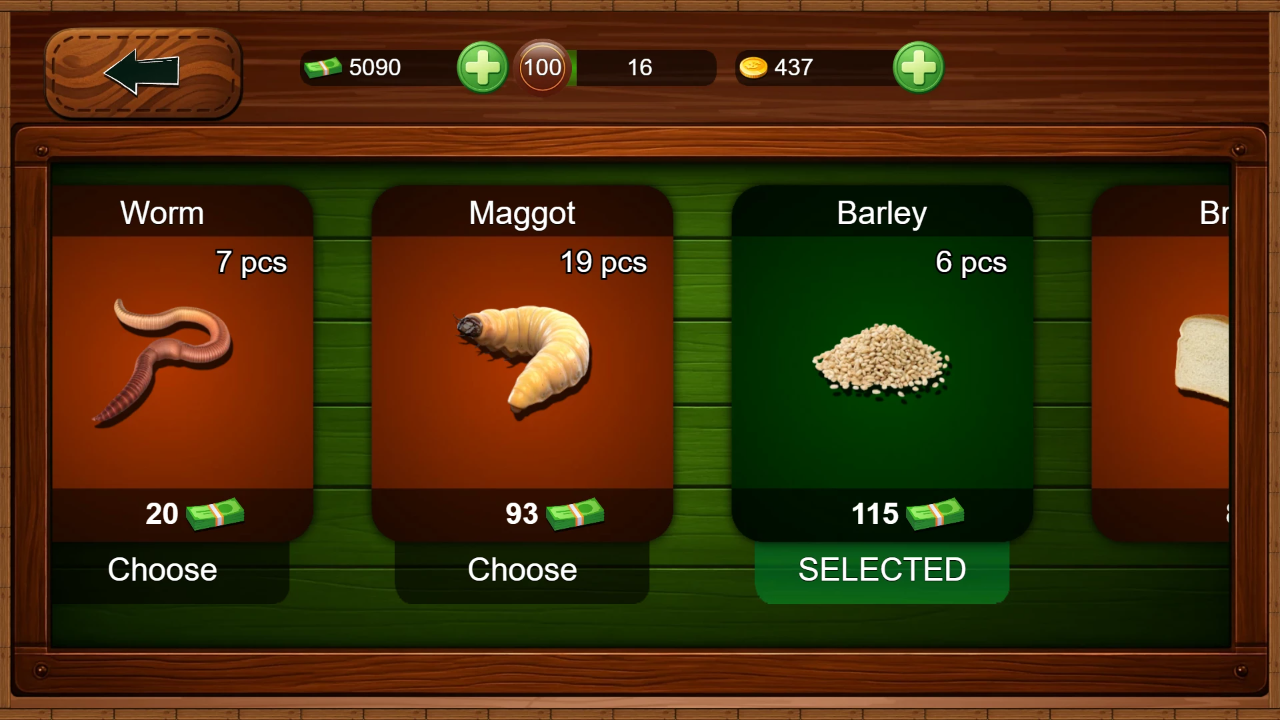This screenshot has height=720, width=1280.
Task: Click the green plus beside the coin balance
Action: pyautogui.click(x=918, y=68)
